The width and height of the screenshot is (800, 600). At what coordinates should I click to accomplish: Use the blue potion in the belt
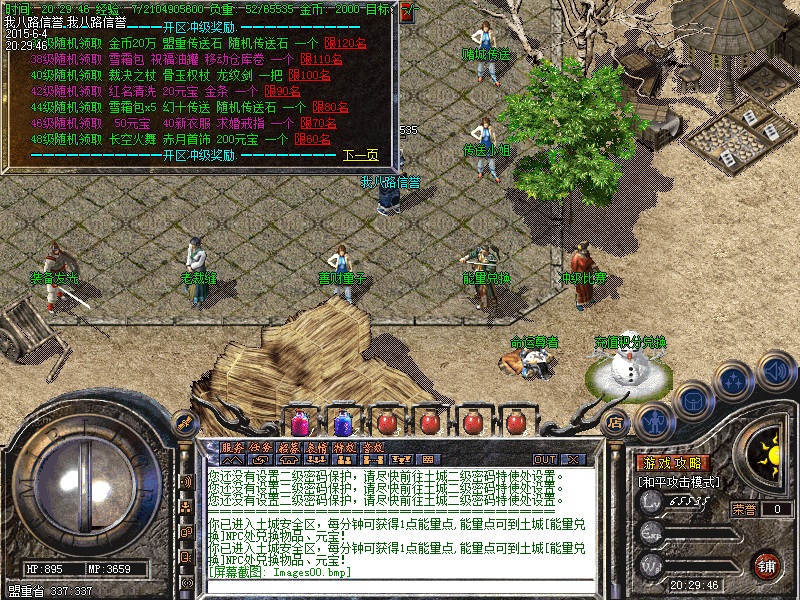coord(342,421)
